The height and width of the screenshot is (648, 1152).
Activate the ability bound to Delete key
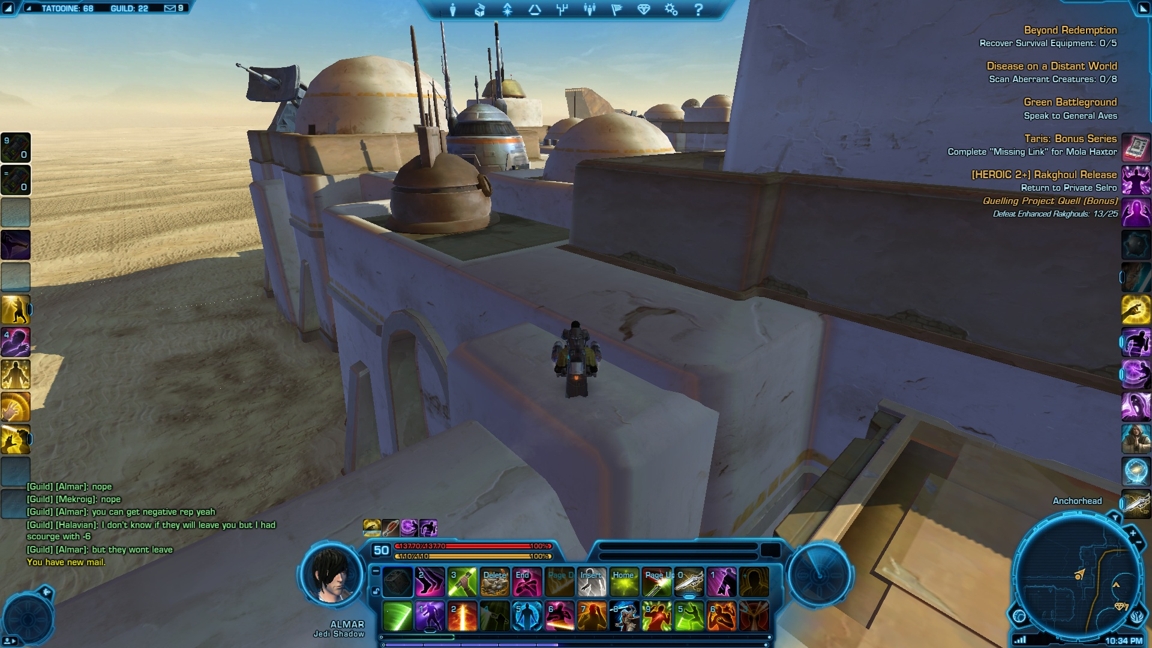pyautogui.click(x=494, y=582)
